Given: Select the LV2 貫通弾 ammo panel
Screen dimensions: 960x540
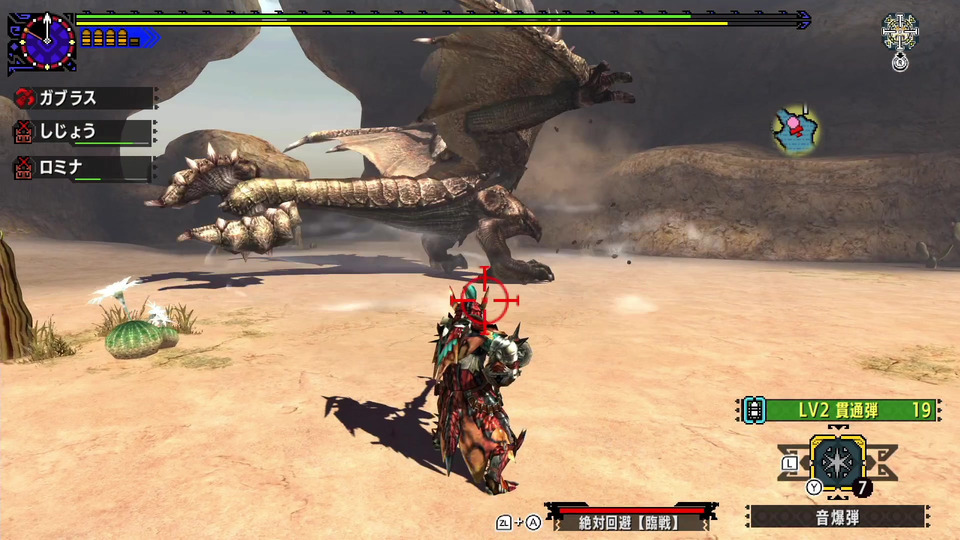Looking at the screenshot, I should coord(839,409).
